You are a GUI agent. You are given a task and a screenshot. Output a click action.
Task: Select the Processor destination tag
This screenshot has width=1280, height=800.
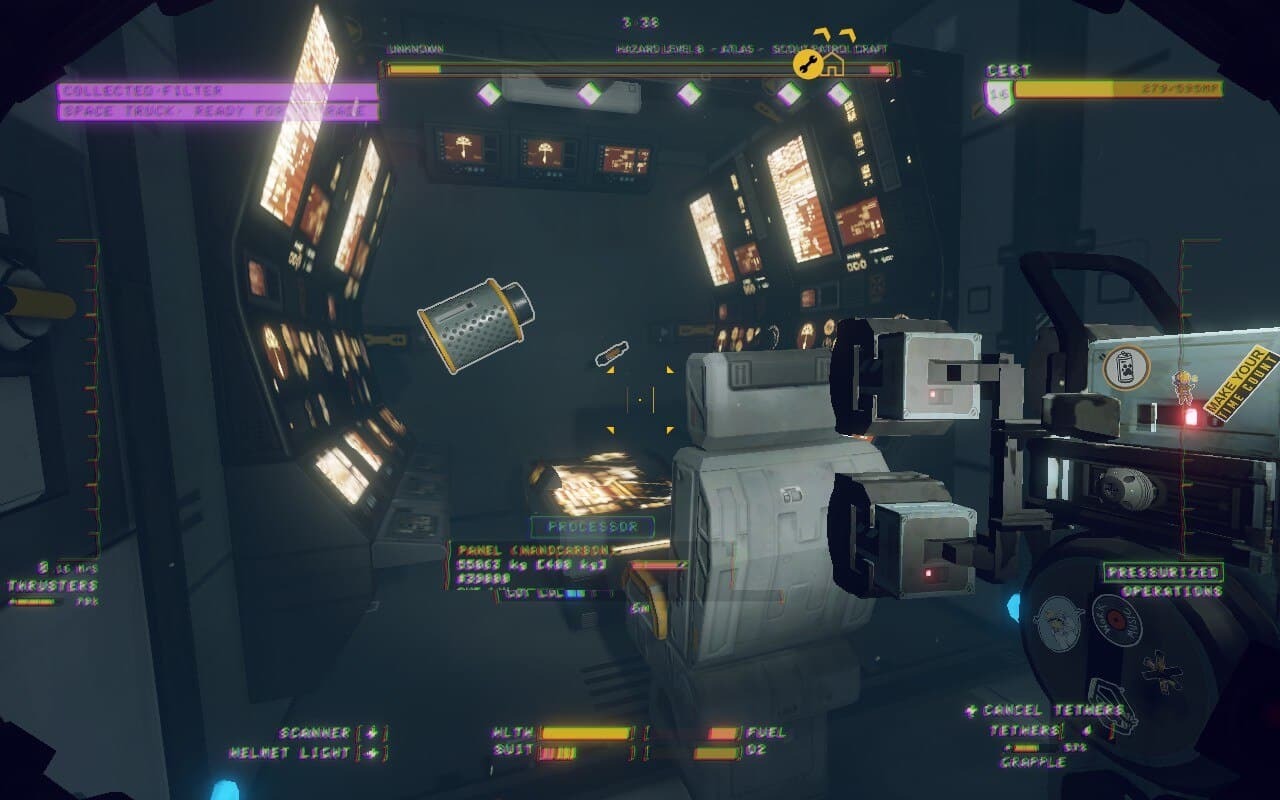click(x=592, y=526)
